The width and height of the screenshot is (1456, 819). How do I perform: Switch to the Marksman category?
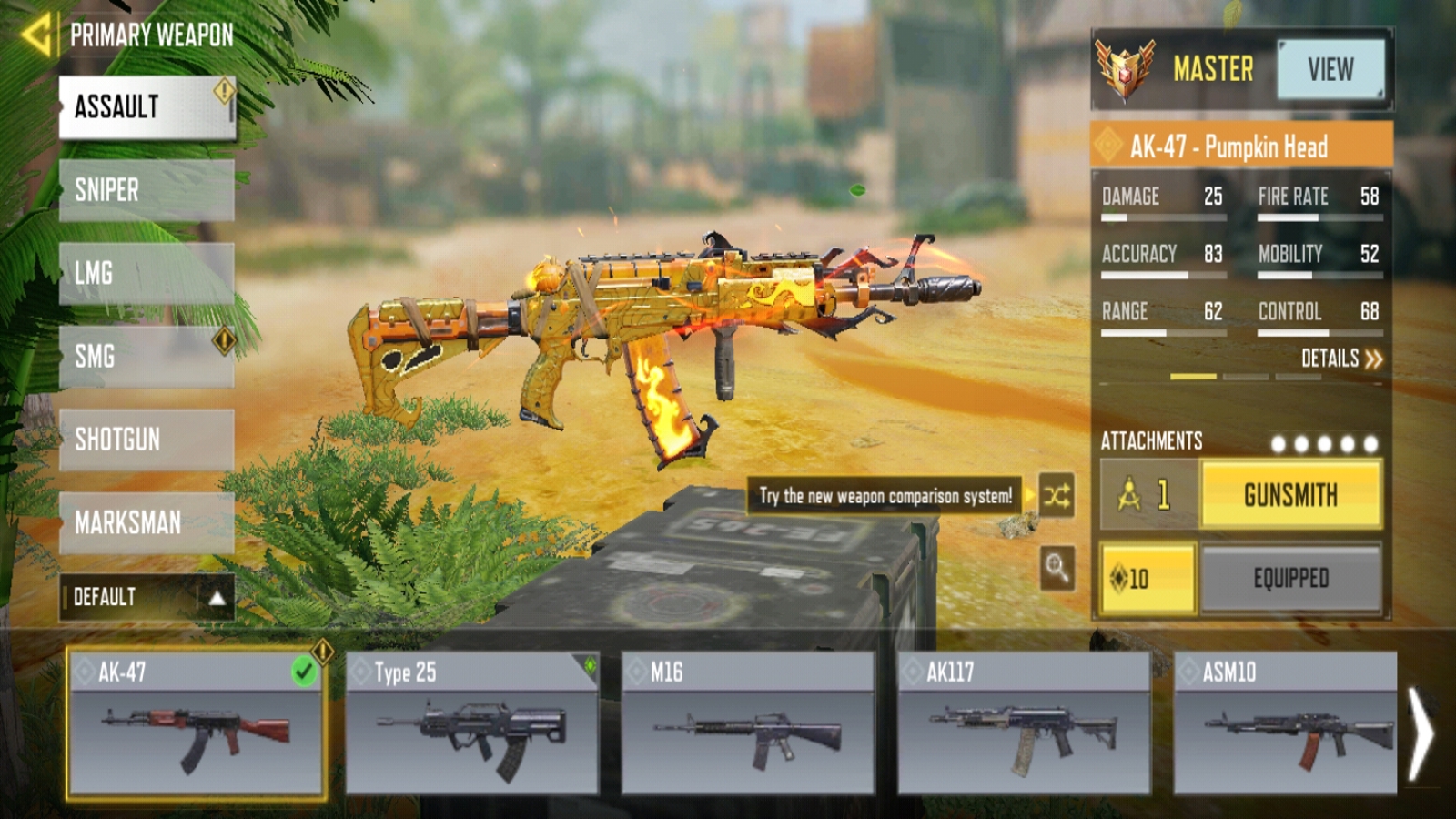[x=147, y=522]
